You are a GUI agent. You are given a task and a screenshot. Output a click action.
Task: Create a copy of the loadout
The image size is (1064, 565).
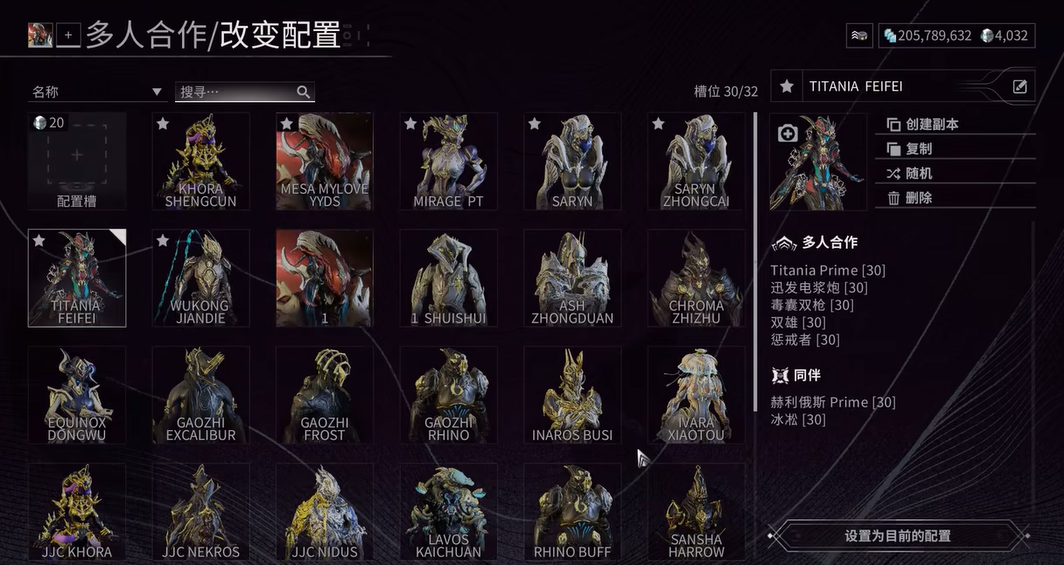tap(922, 124)
